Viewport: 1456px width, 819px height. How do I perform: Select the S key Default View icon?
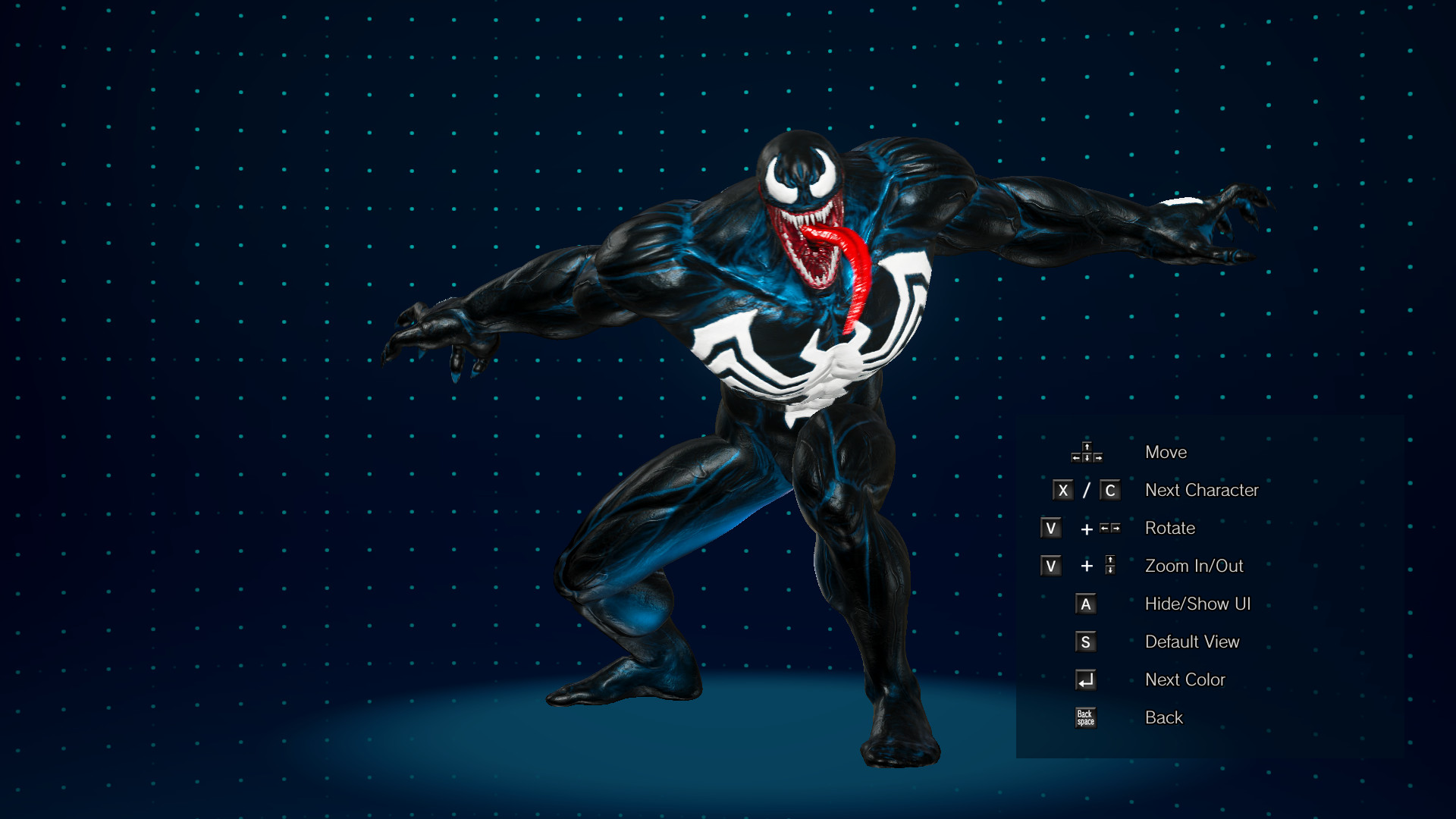click(1086, 642)
